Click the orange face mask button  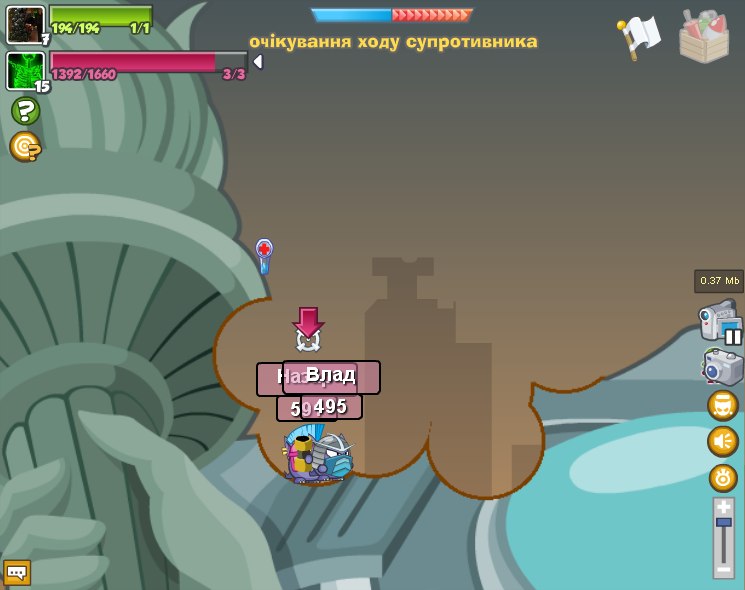[723, 405]
